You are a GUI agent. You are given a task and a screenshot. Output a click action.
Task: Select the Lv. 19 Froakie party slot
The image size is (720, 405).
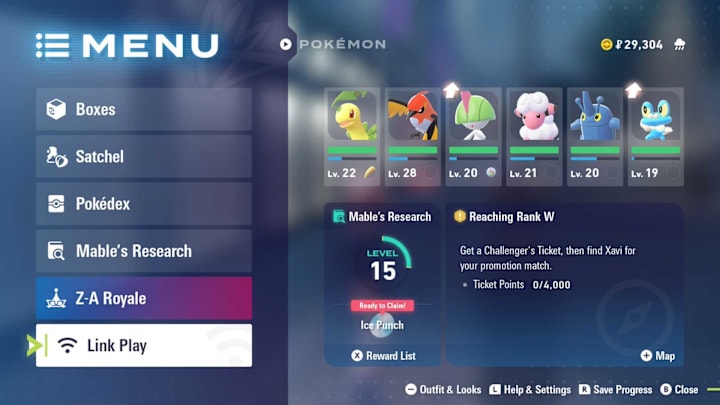(655, 135)
